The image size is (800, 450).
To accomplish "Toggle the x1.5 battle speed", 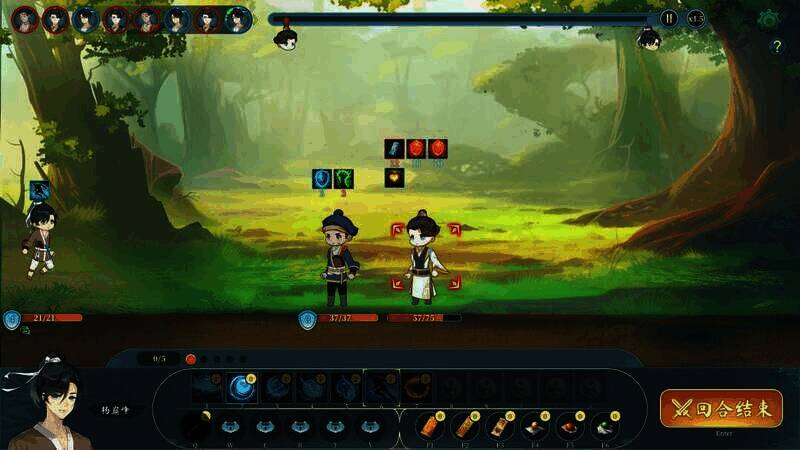I will point(696,18).
